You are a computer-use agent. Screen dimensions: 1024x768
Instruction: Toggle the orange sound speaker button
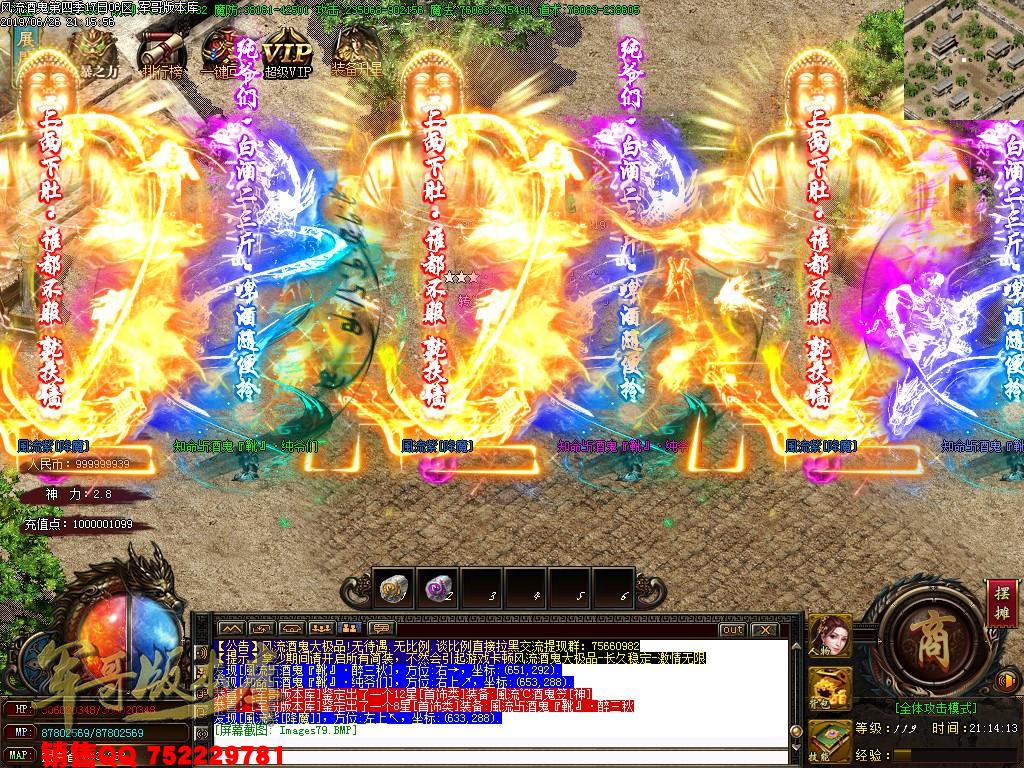pyautogui.click(x=1008, y=681)
